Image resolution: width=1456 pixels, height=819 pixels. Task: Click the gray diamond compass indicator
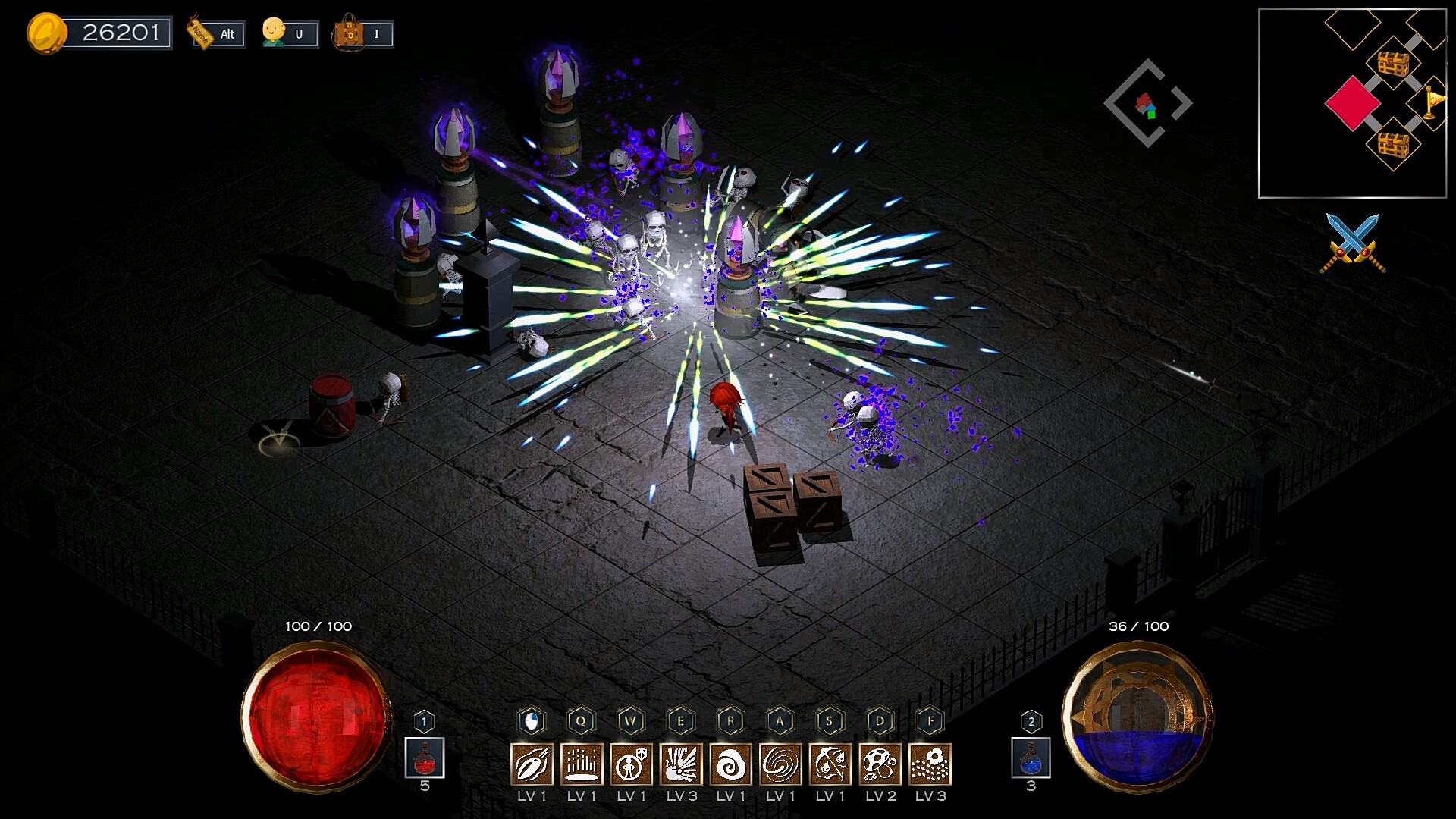pyautogui.click(x=1147, y=103)
